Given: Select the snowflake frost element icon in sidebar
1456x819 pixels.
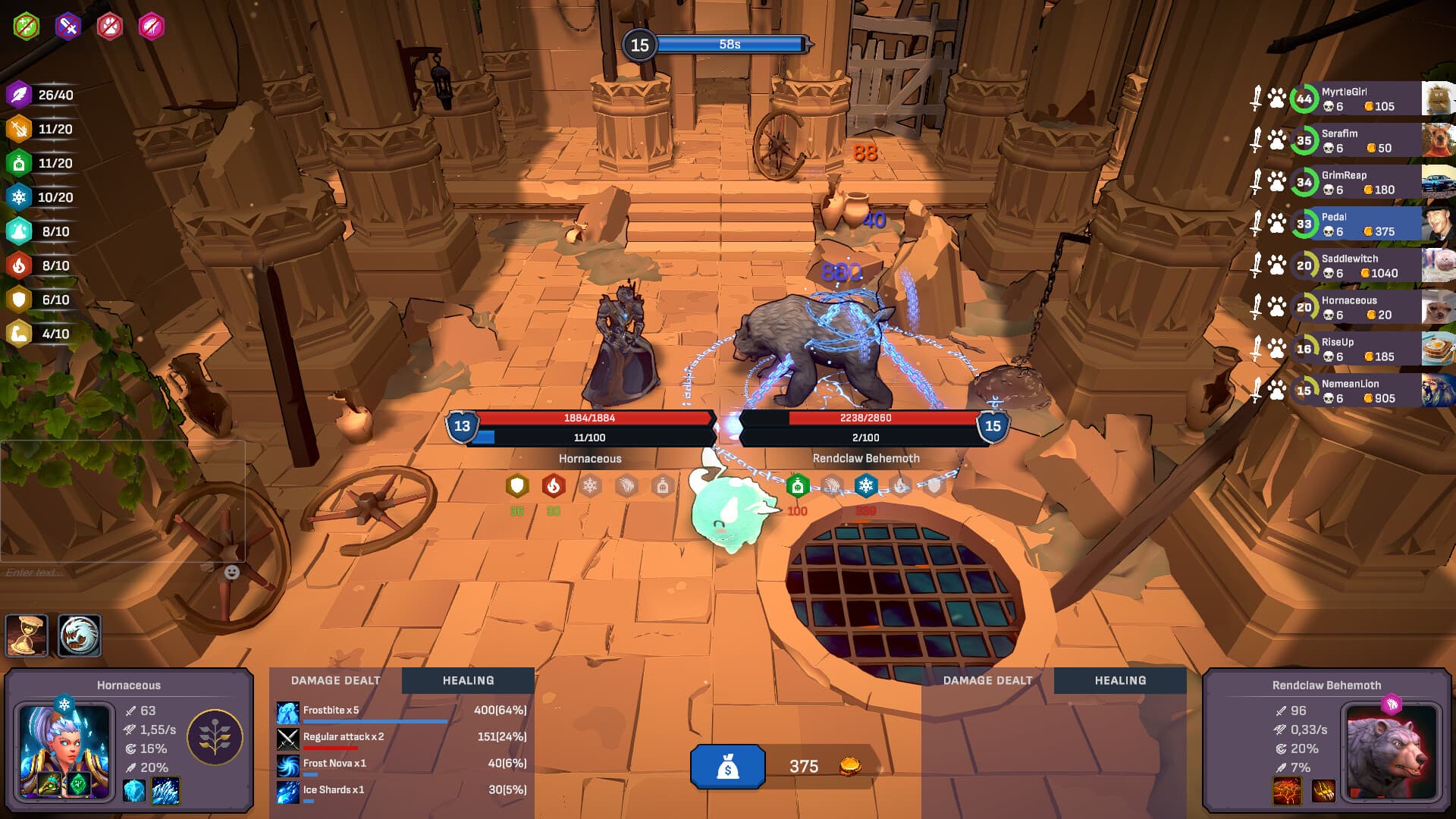Looking at the screenshot, I should [x=19, y=197].
